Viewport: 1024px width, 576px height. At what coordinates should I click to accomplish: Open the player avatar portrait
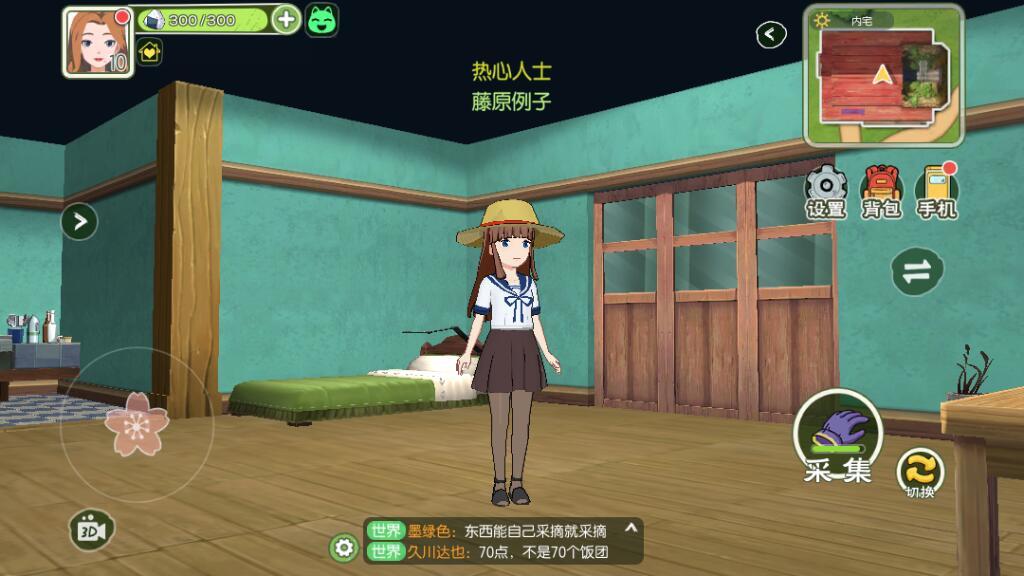click(x=98, y=42)
